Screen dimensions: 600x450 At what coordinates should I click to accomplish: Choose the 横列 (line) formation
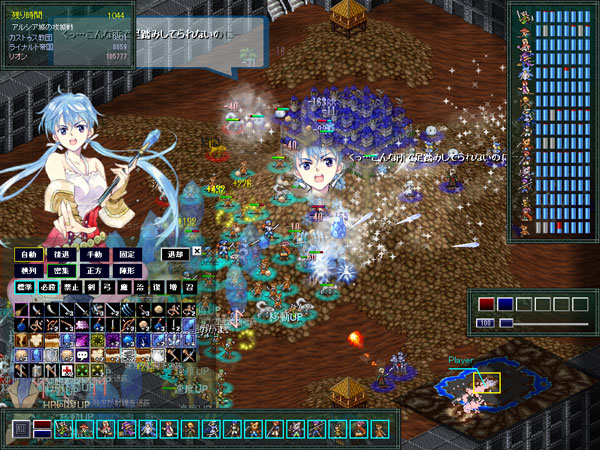[x=30, y=270]
